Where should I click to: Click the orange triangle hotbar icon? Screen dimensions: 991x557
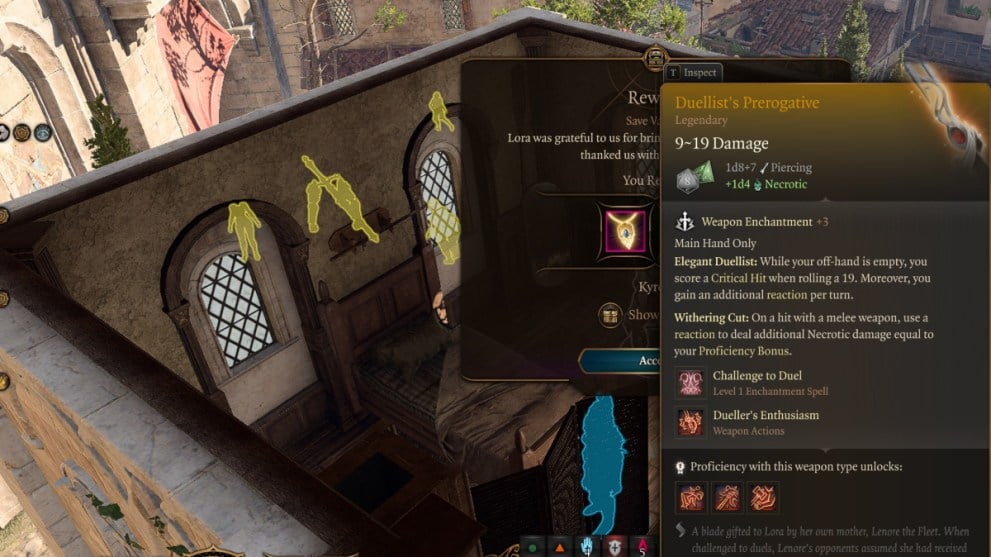[560, 547]
